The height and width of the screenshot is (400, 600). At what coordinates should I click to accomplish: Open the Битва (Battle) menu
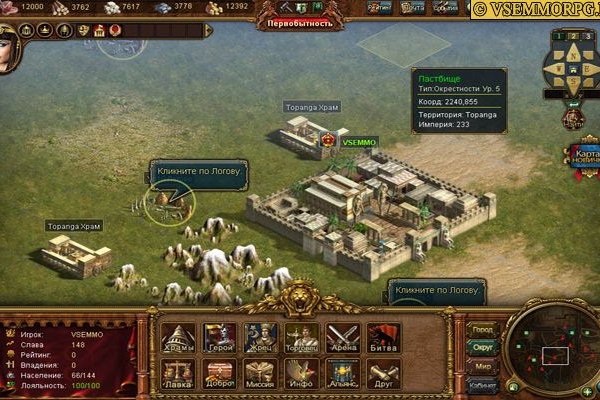[382, 338]
